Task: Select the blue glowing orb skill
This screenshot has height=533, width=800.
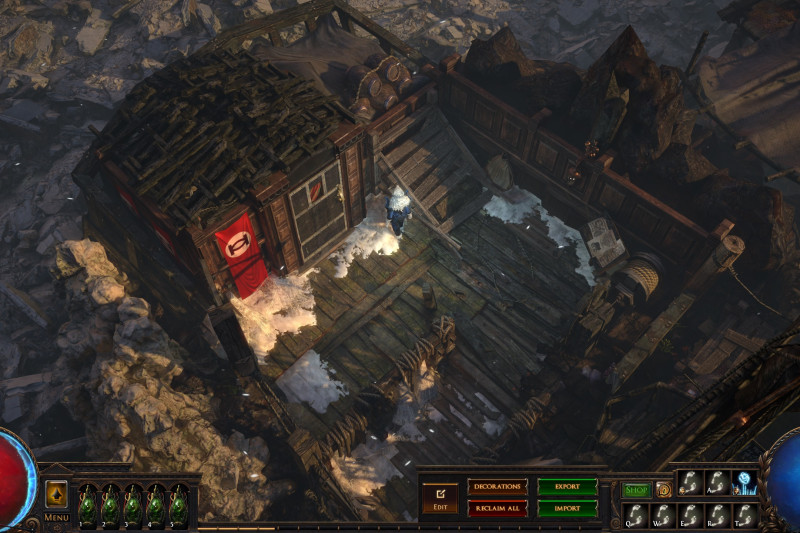Action: [745, 483]
